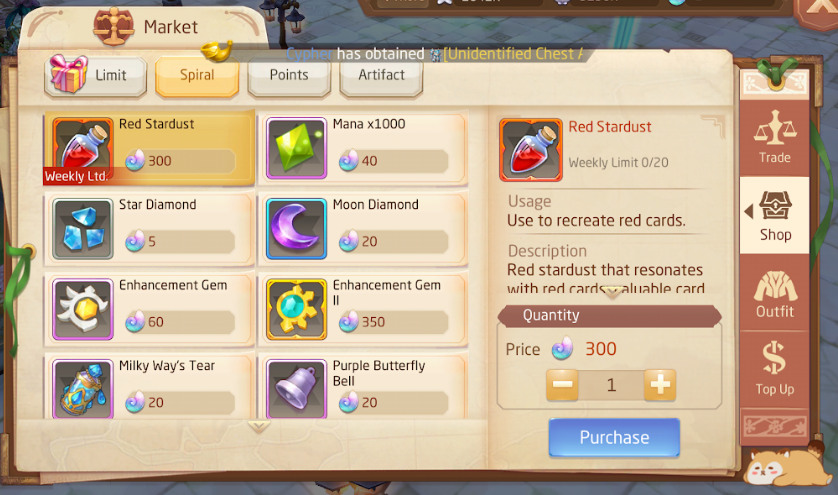
Task: Switch to the Limit tab
Action: click(96, 76)
